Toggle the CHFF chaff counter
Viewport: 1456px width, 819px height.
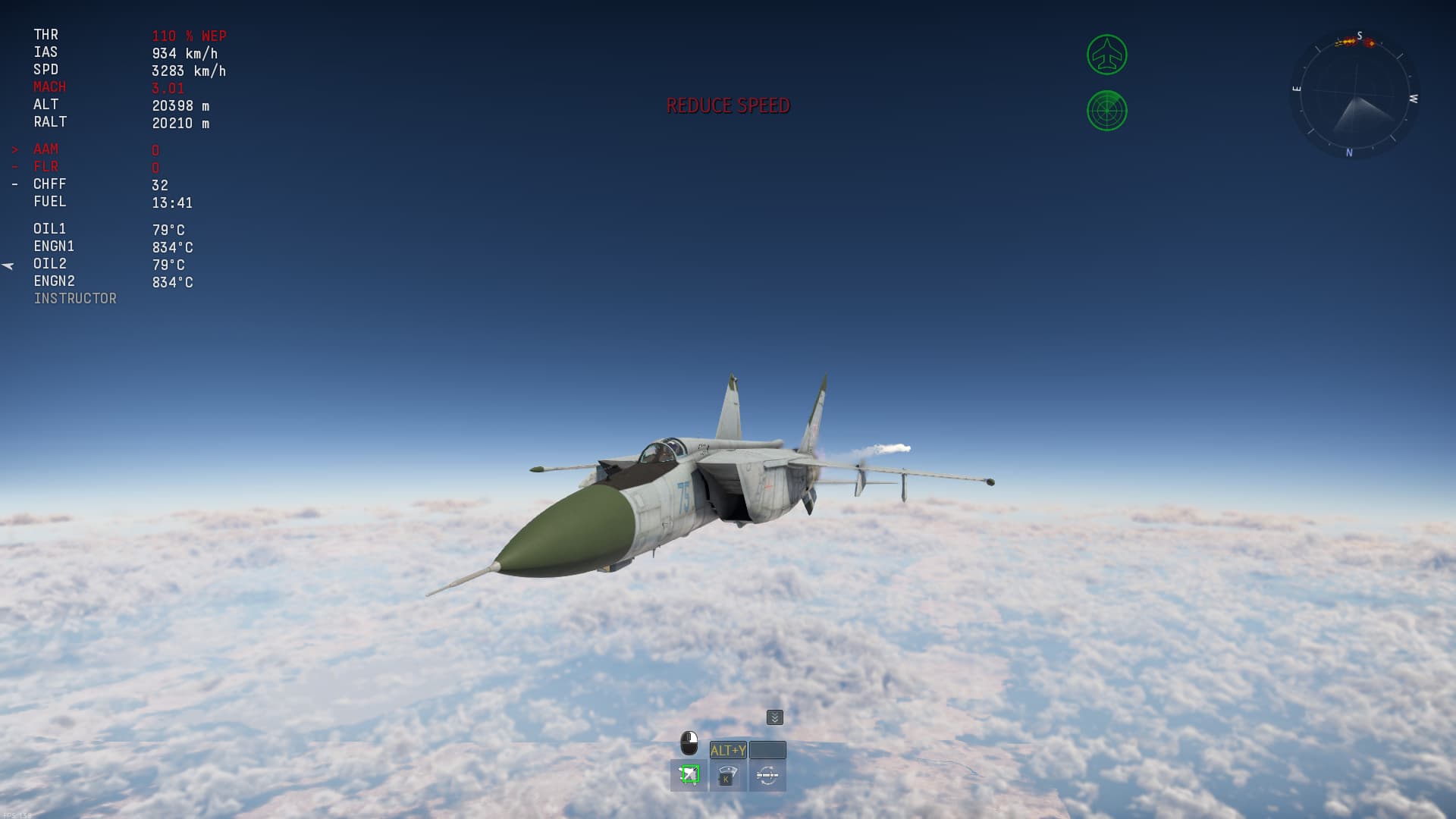coord(49,184)
